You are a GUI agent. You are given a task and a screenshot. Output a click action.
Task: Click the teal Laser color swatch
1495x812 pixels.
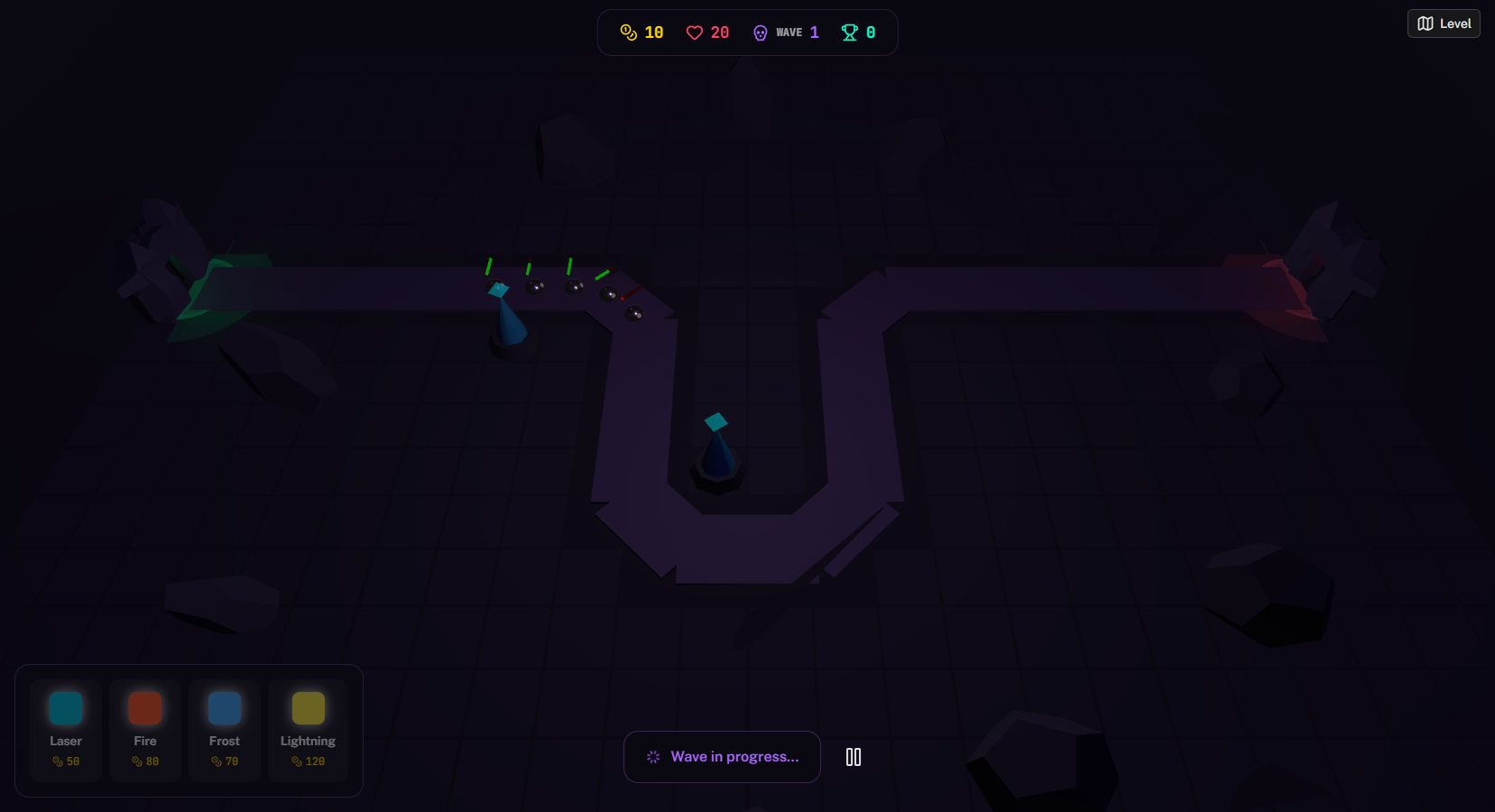tap(65, 708)
